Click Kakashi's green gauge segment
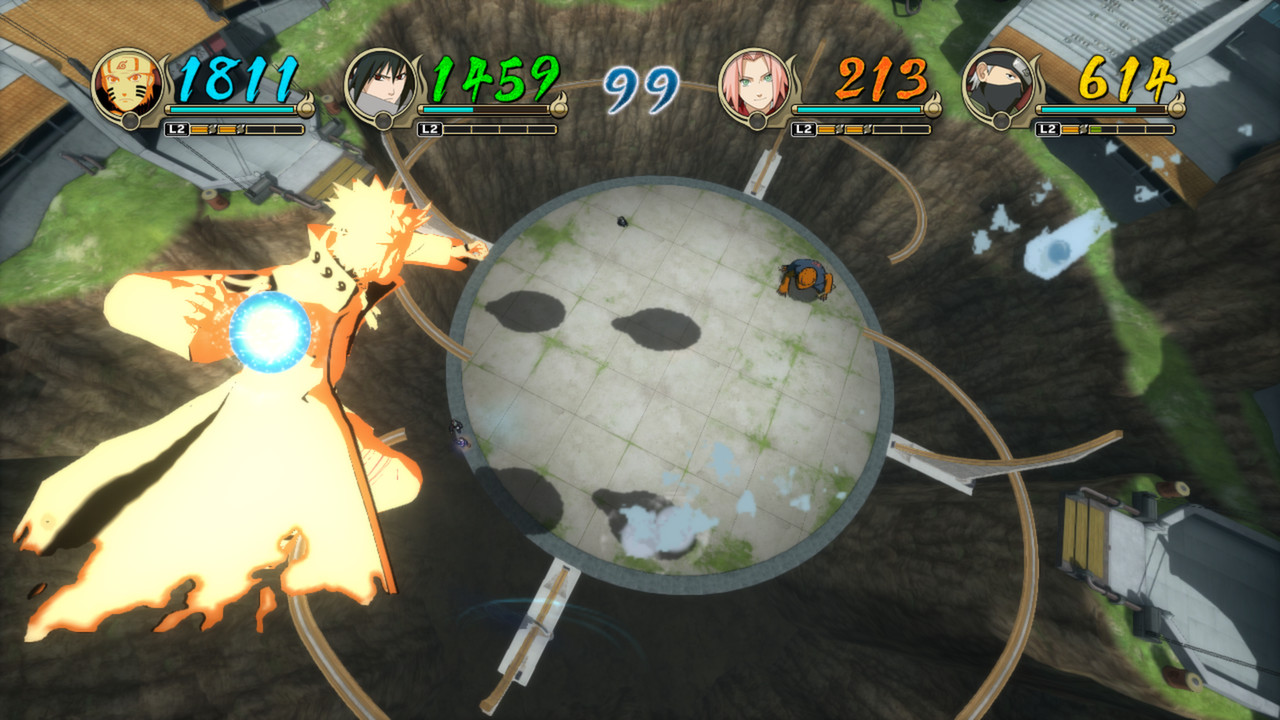This screenshot has width=1280, height=720. (1098, 129)
